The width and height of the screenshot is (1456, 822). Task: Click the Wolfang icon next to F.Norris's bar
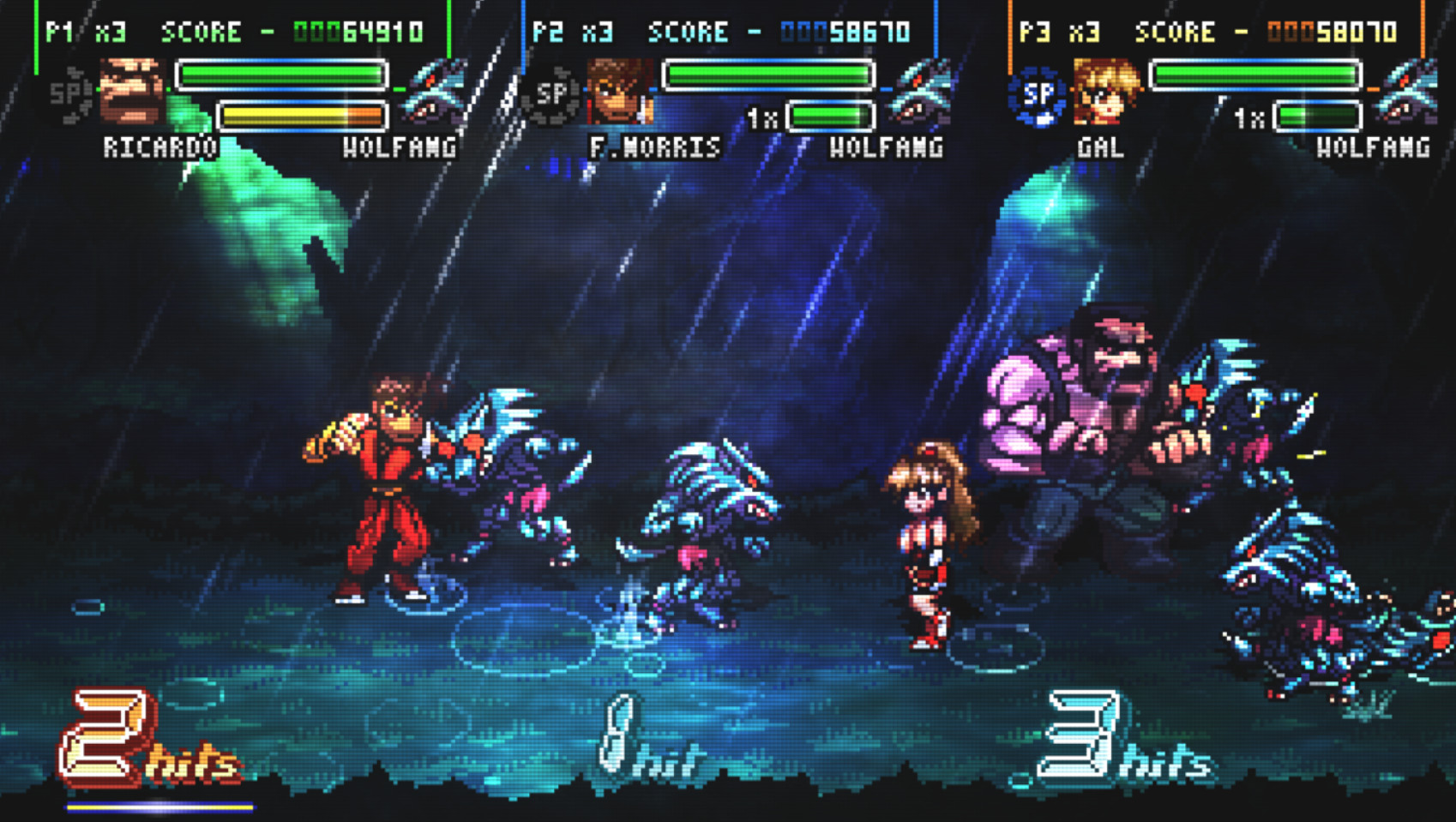923,88
